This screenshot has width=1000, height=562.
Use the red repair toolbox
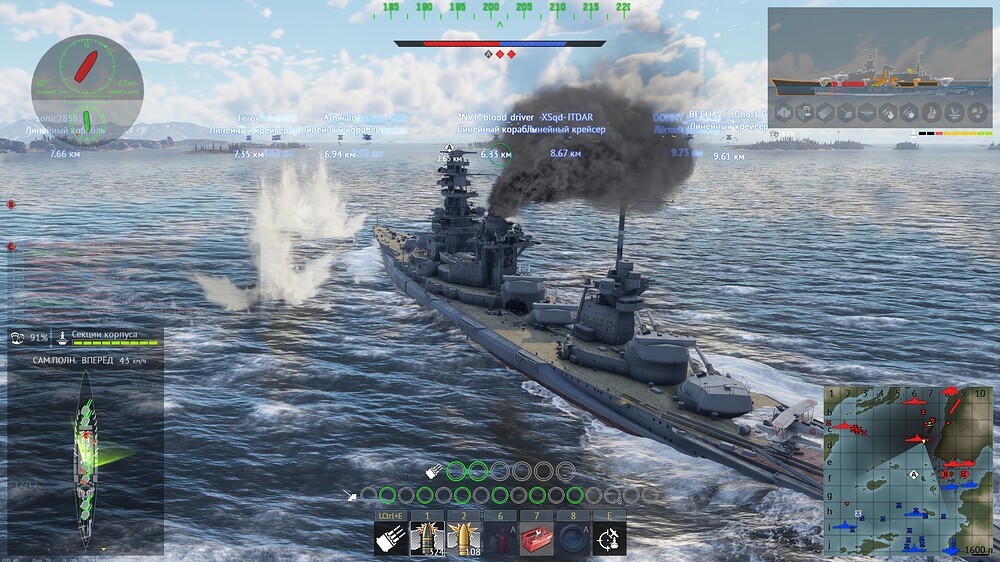click(x=537, y=538)
